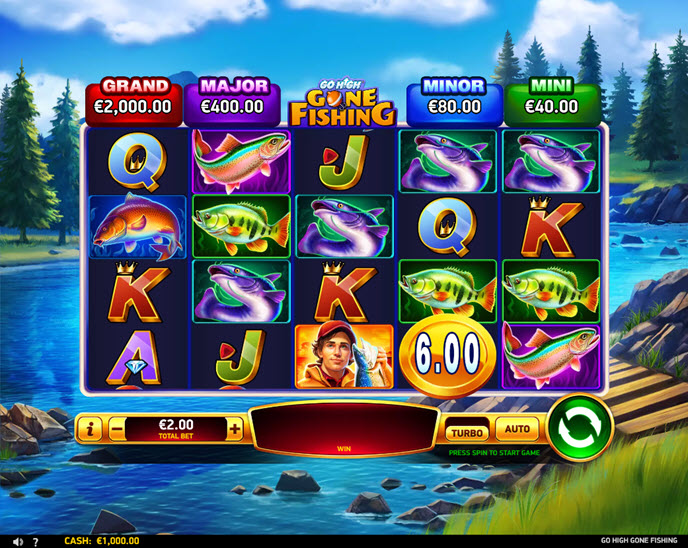Open the game info paytable

[91, 429]
